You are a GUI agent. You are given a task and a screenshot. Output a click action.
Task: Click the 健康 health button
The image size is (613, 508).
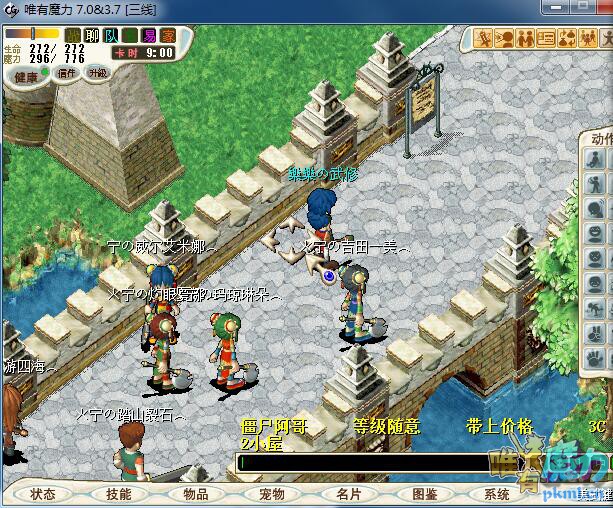point(25,76)
